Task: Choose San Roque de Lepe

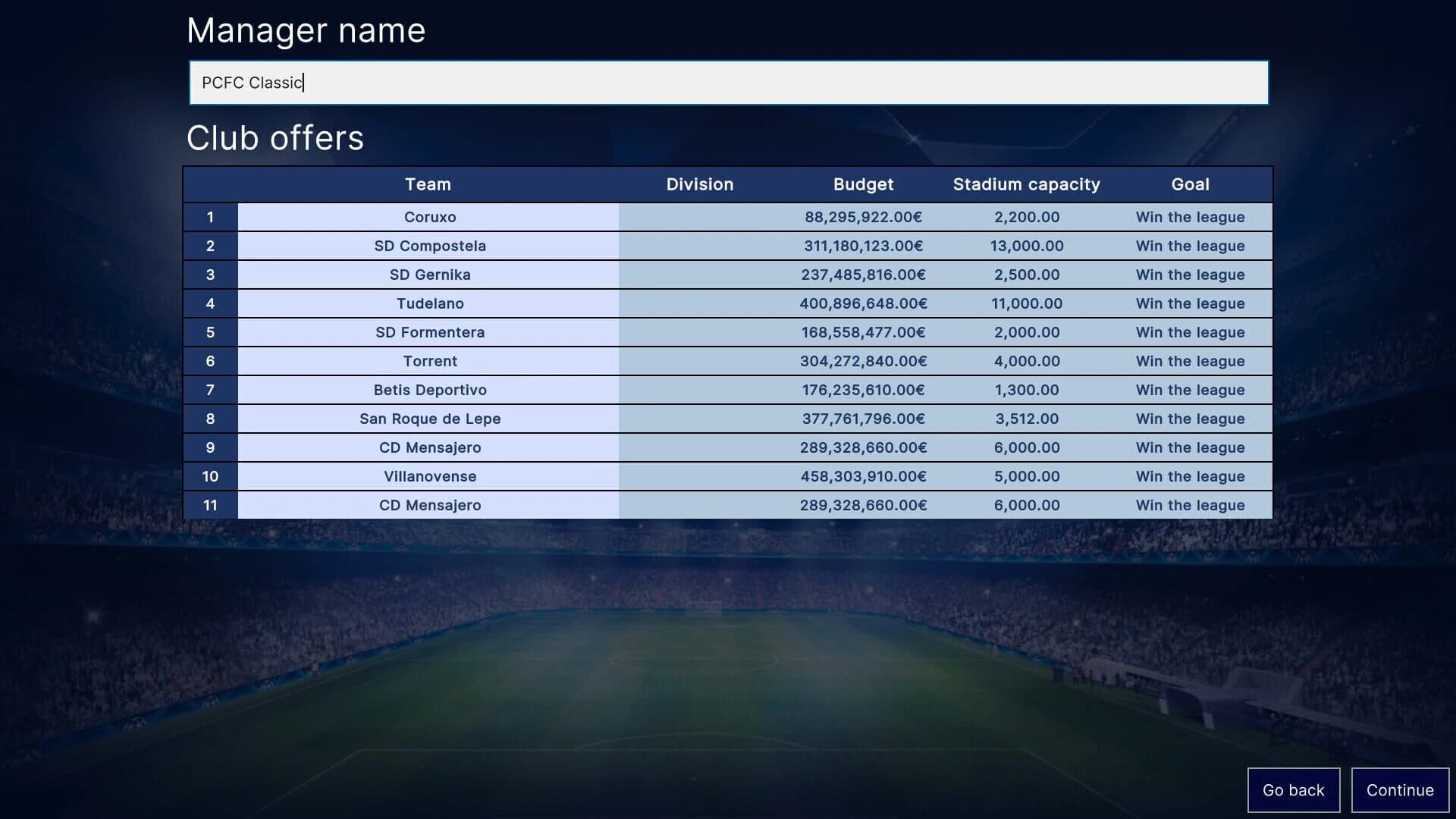Action: [x=428, y=419]
